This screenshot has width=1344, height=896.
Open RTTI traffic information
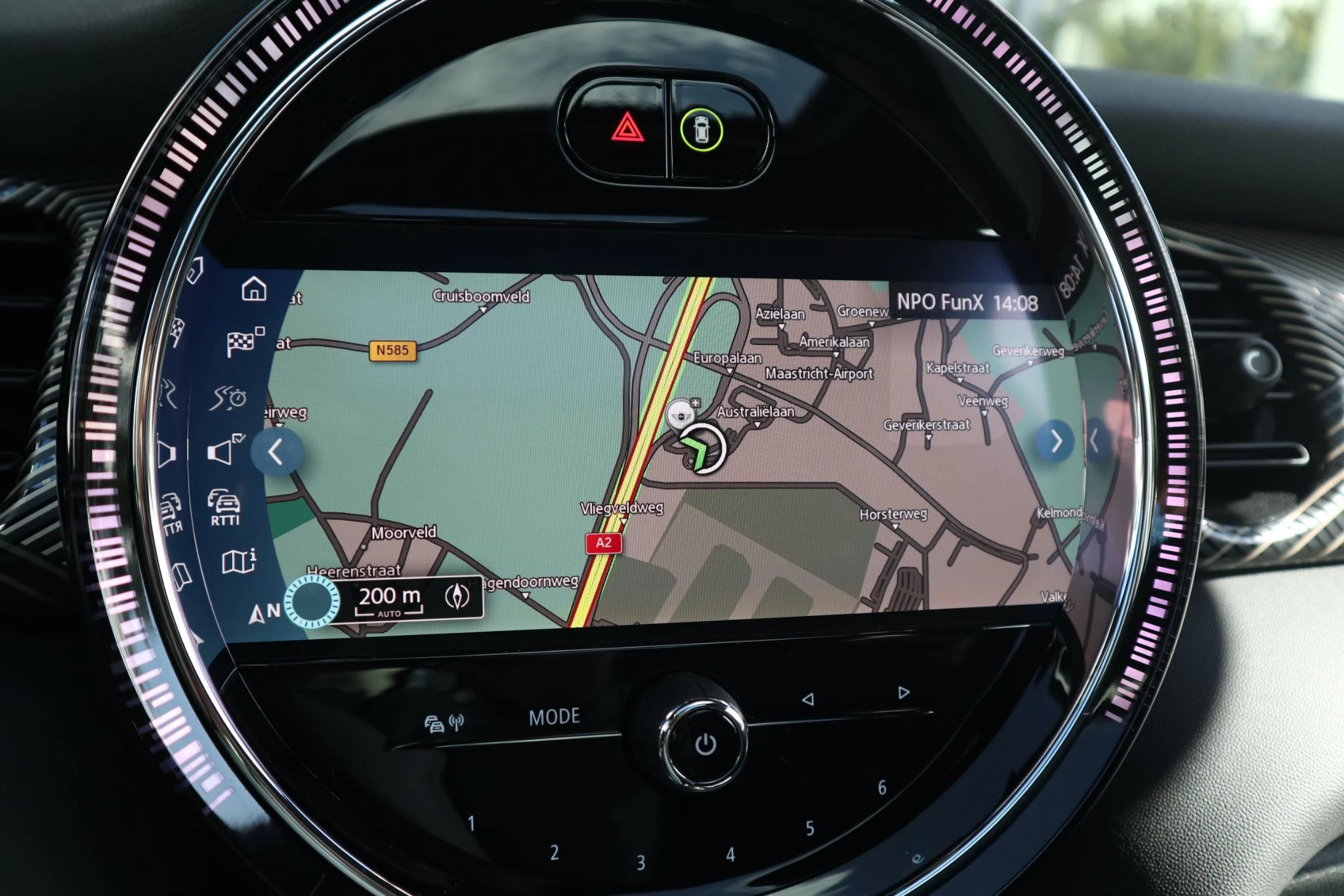point(224,507)
